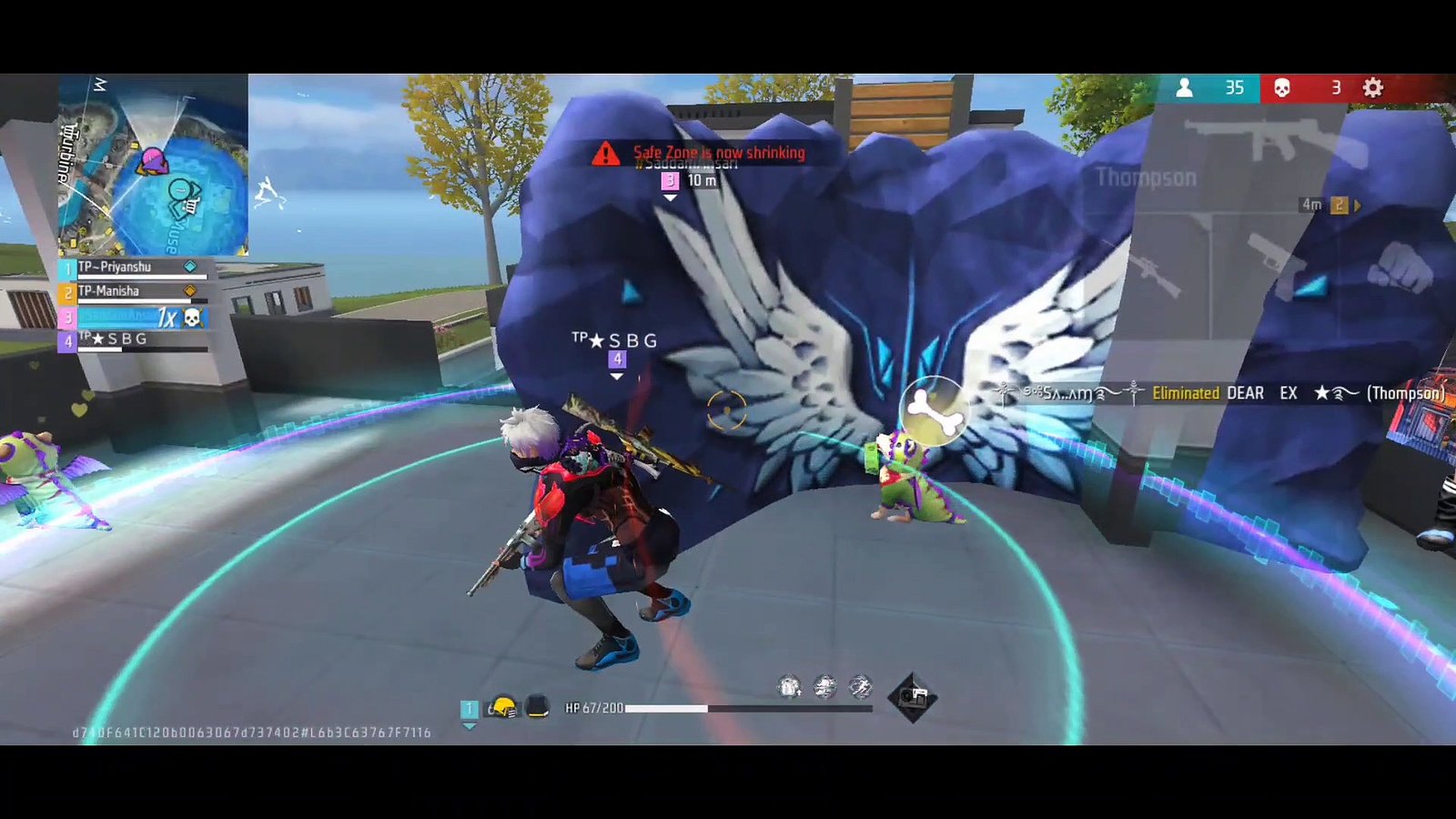The image size is (1456, 819).
Task: Tap the backpack skill icon
Action: tap(789, 687)
